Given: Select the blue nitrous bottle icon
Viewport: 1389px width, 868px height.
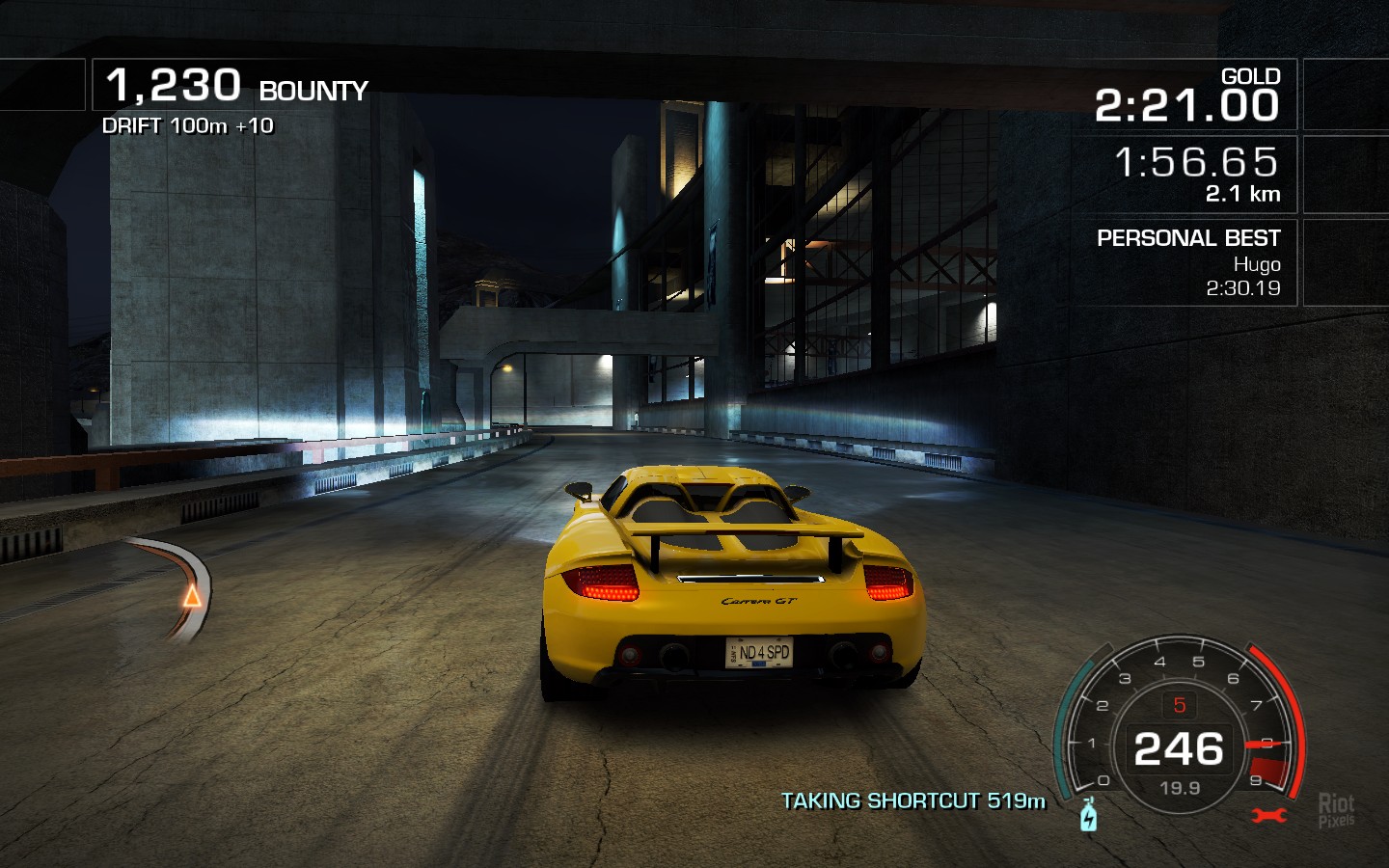Looking at the screenshot, I should [x=1089, y=816].
